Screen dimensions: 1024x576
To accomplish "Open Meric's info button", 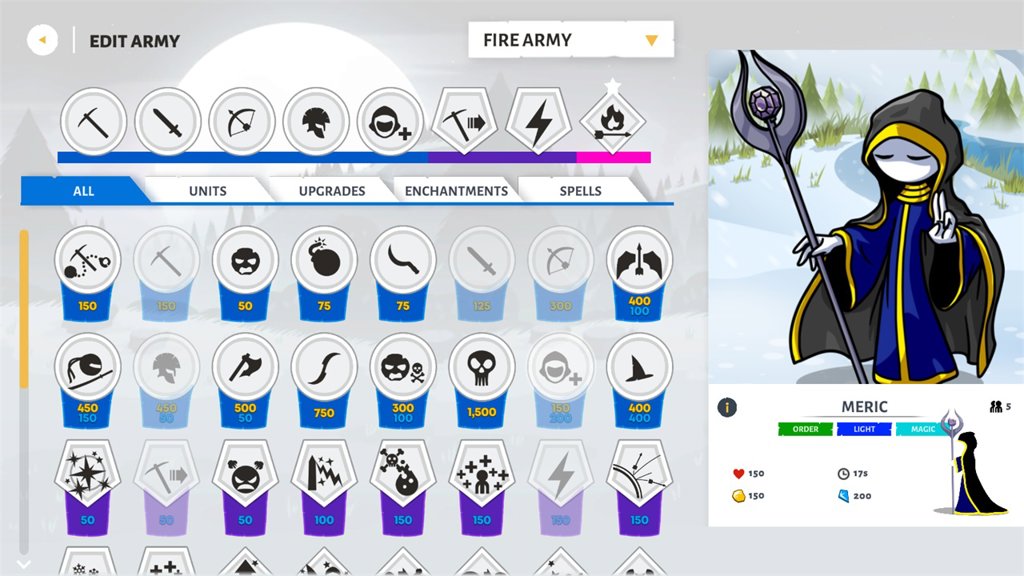I will 728,407.
